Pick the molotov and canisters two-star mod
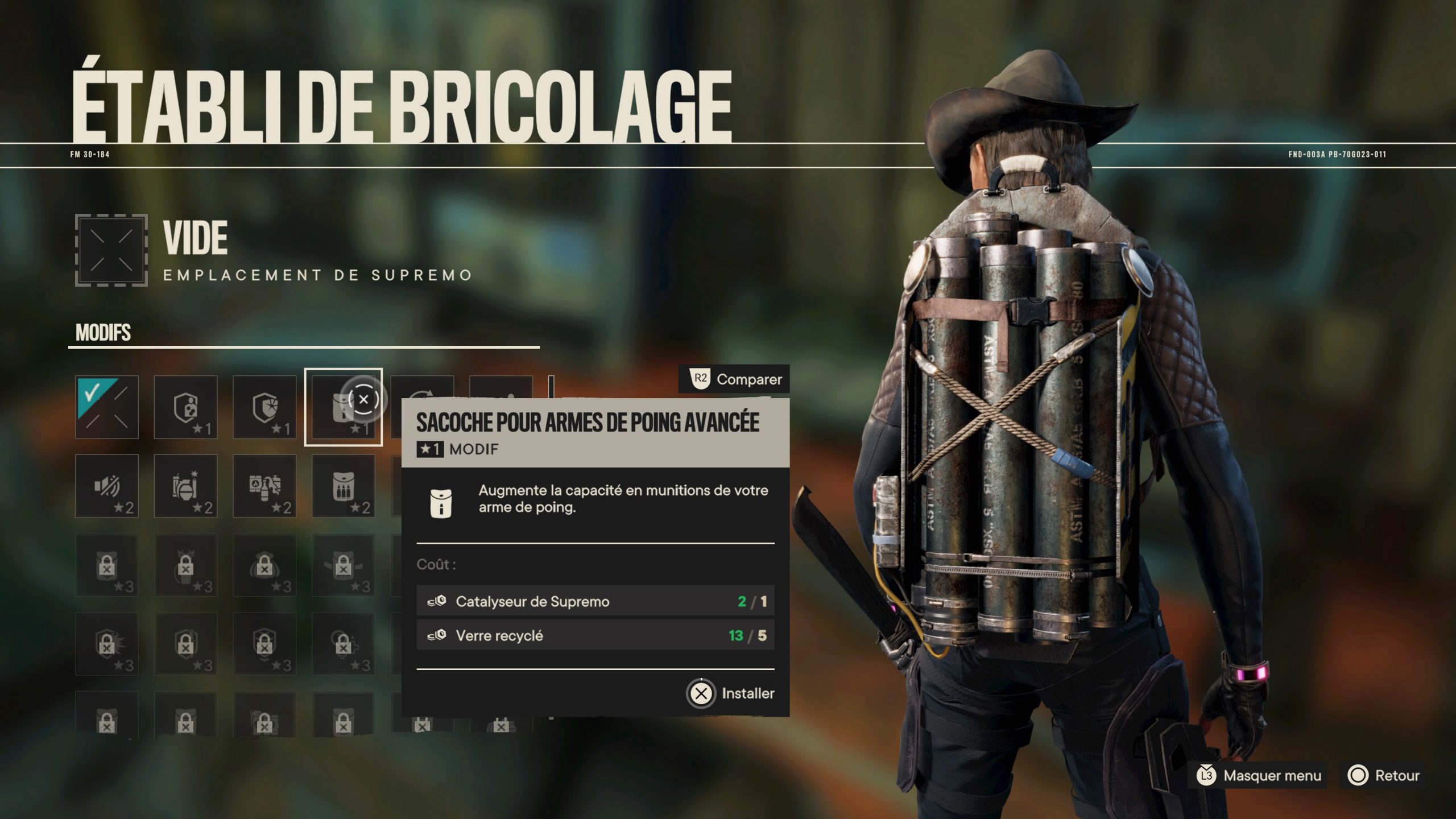The image size is (1456, 819). point(265,486)
